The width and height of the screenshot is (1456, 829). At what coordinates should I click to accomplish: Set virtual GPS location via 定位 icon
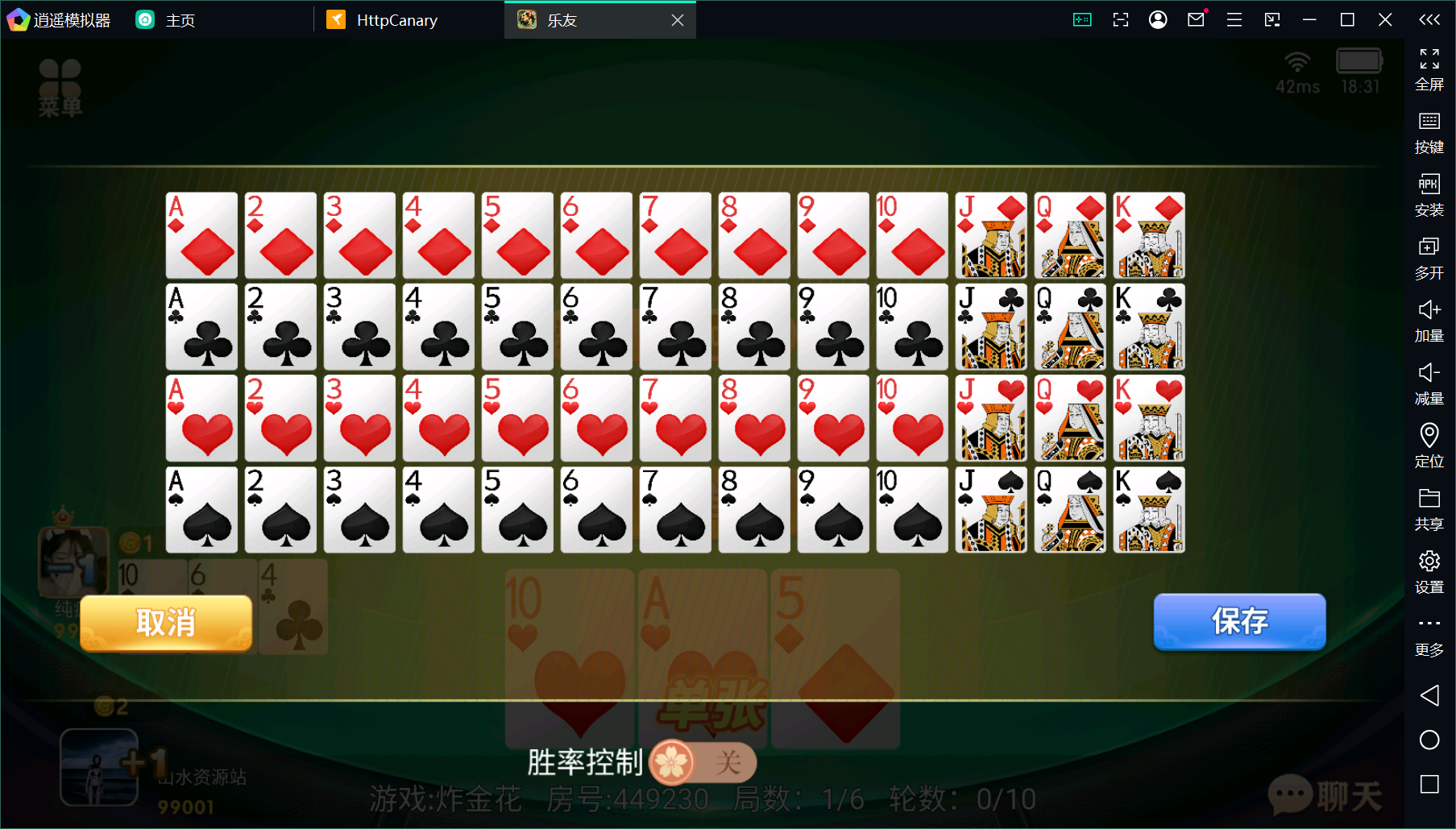(x=1429, y=441)
